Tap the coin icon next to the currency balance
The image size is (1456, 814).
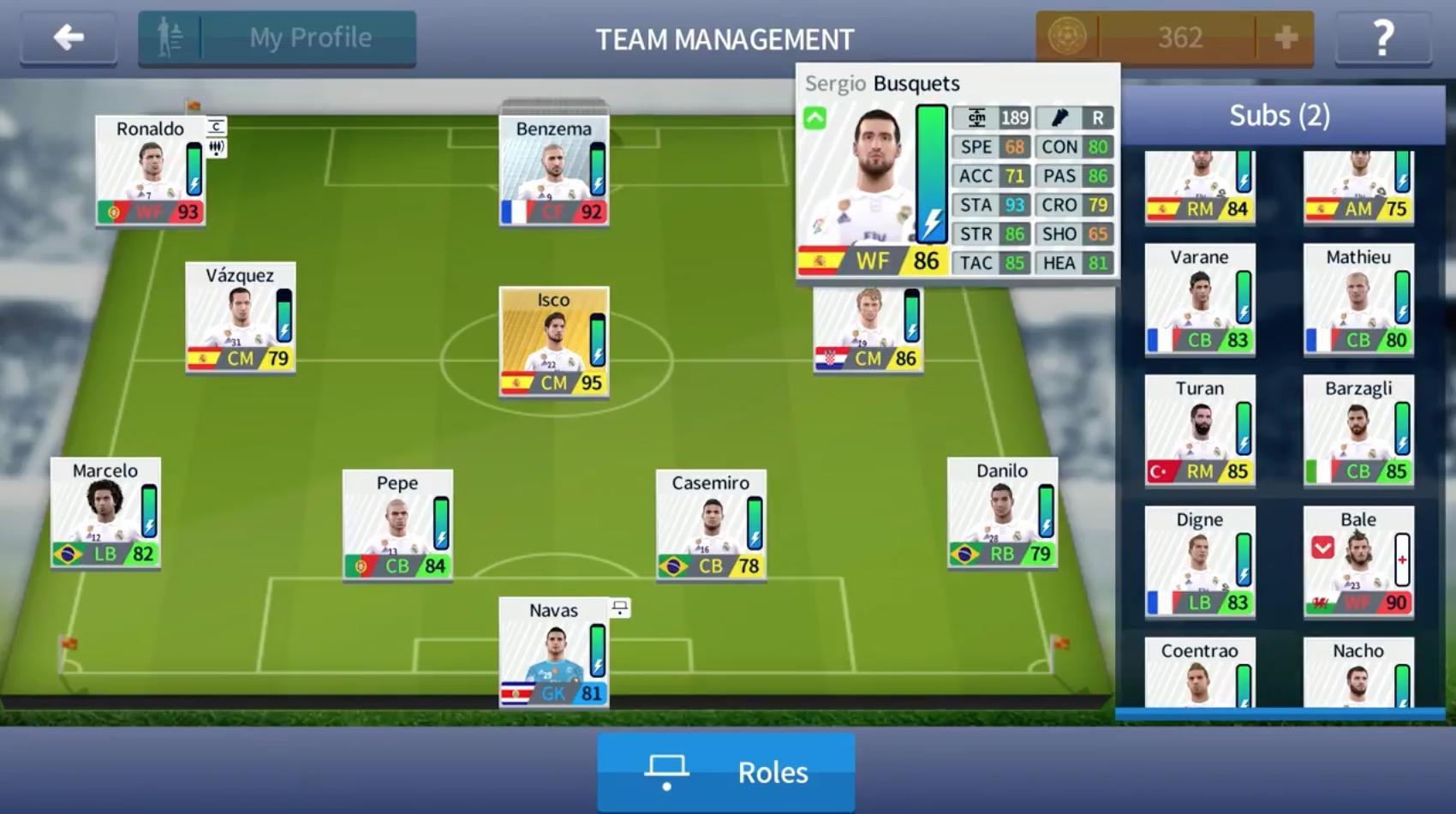coord(1066,36)
